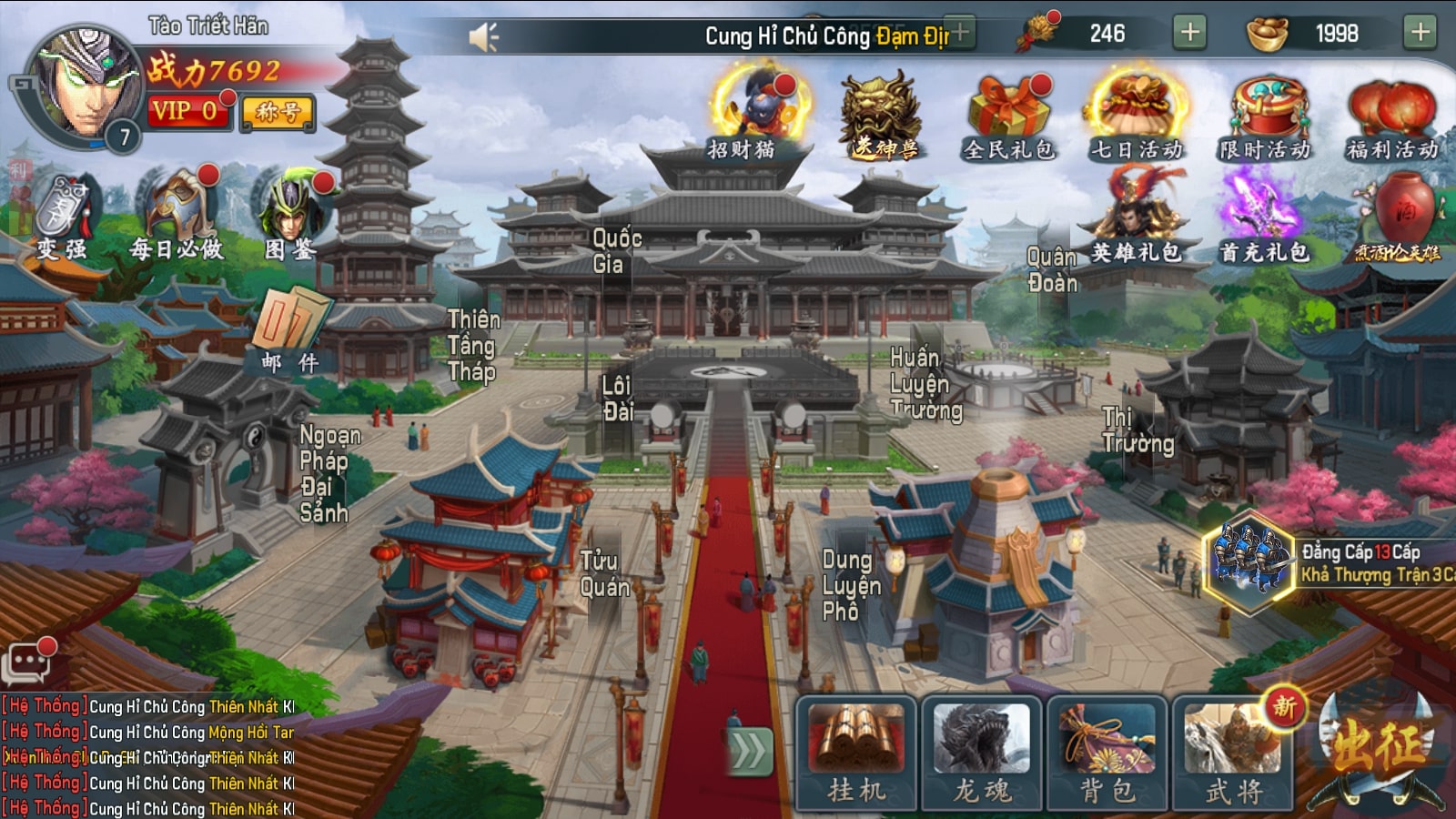
Task: Open the 邮件 mailbox
Action: (x=289, y=329)
